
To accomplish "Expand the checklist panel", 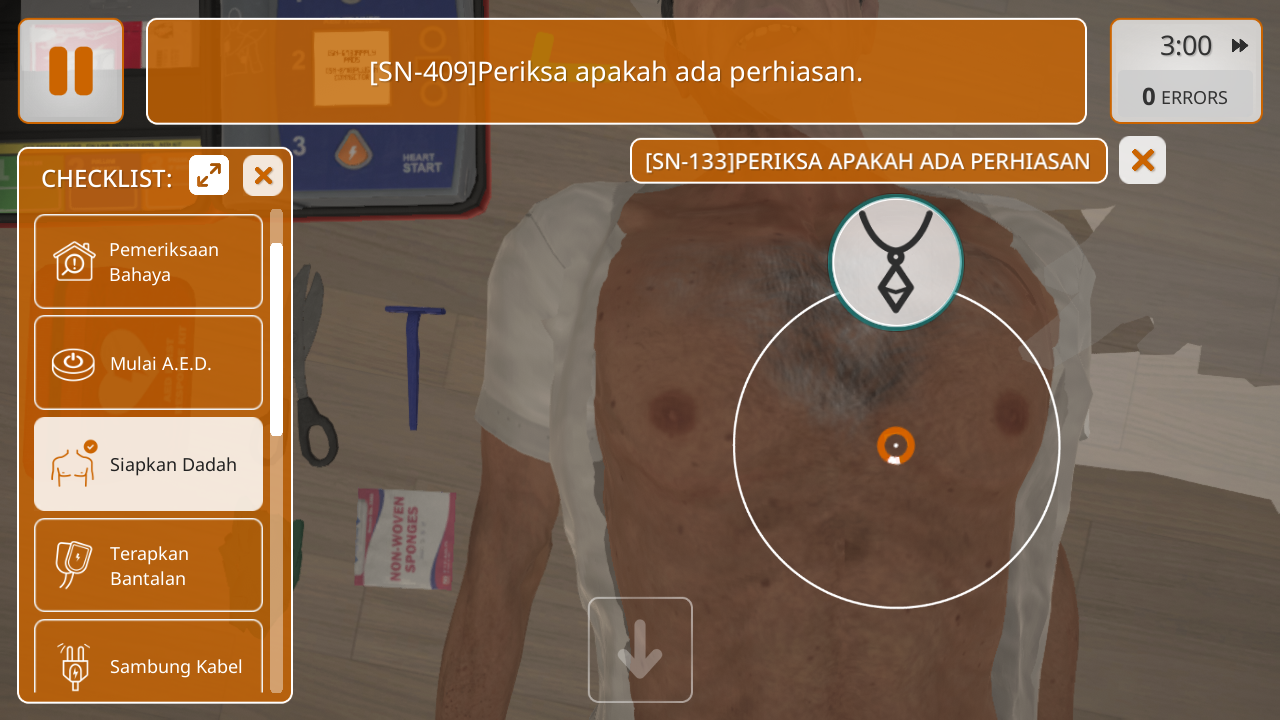I will pyautogui.click(x=209, y=176).
